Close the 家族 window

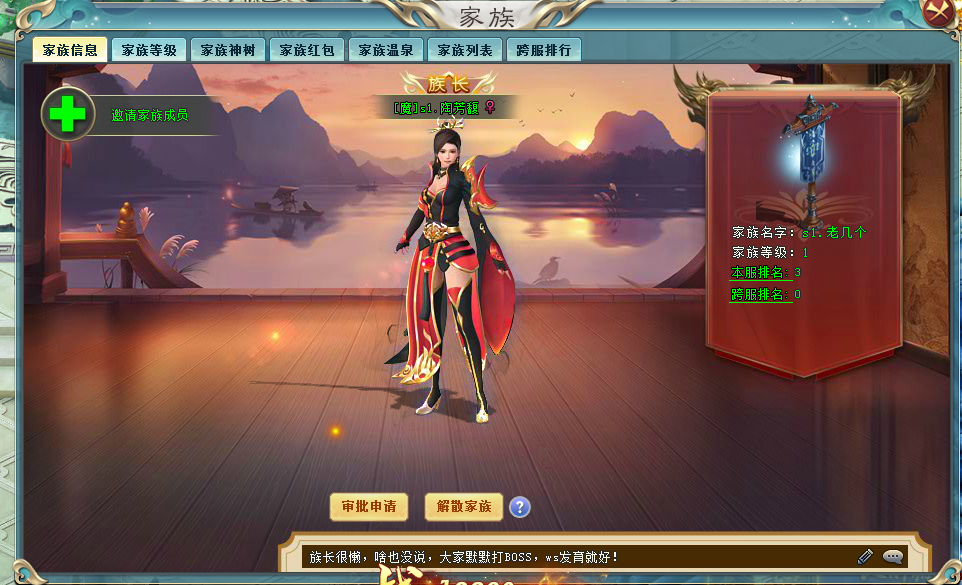[940, 12]
